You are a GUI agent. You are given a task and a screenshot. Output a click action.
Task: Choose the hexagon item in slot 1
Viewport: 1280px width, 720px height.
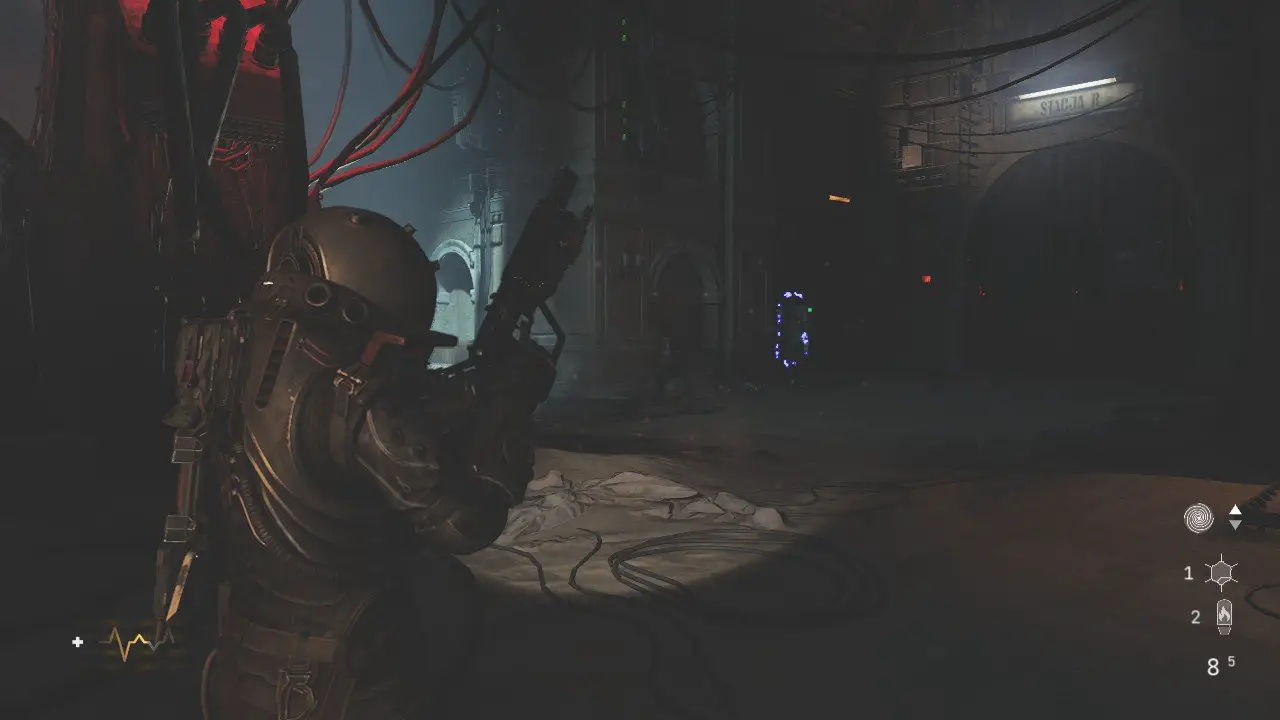point(1221,573)
